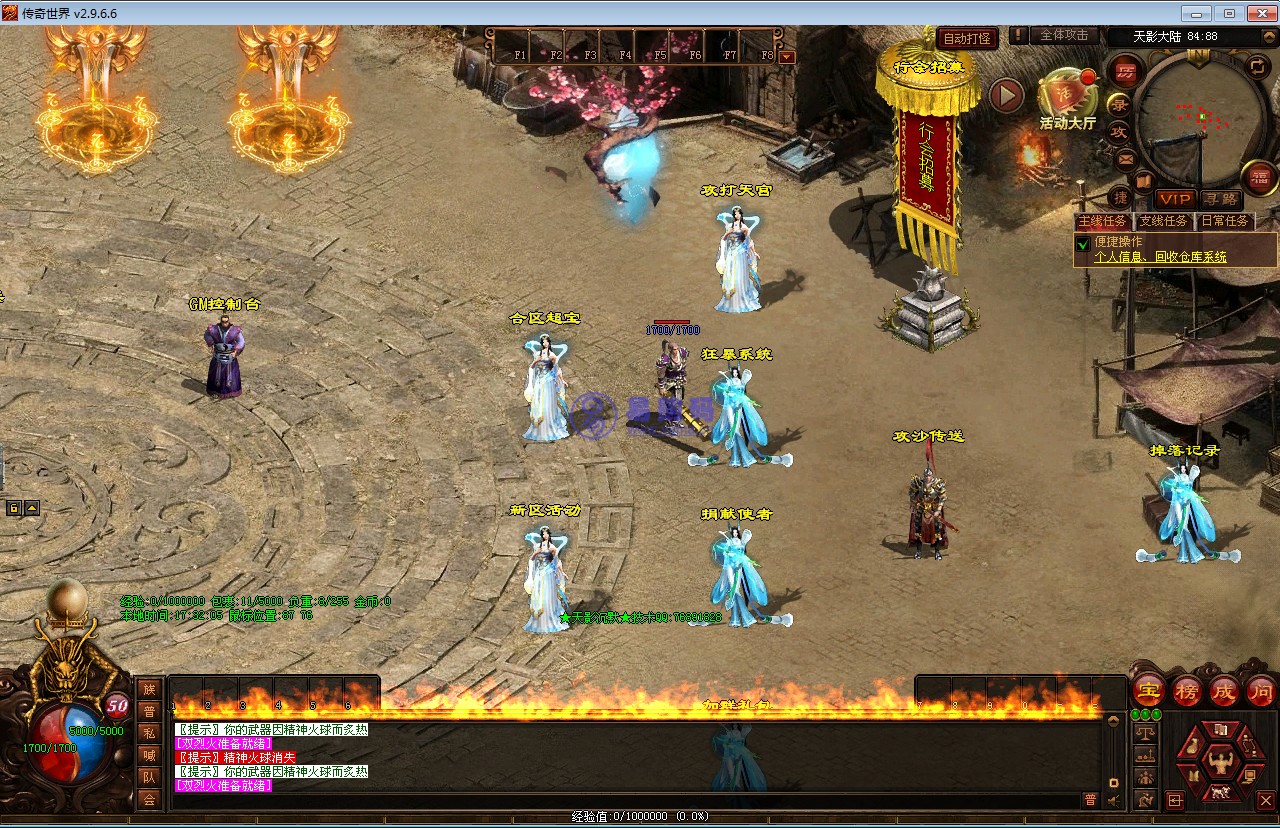Click the 福 welfare button by minimap
Screen dimensions: 1280x828
1257,178
